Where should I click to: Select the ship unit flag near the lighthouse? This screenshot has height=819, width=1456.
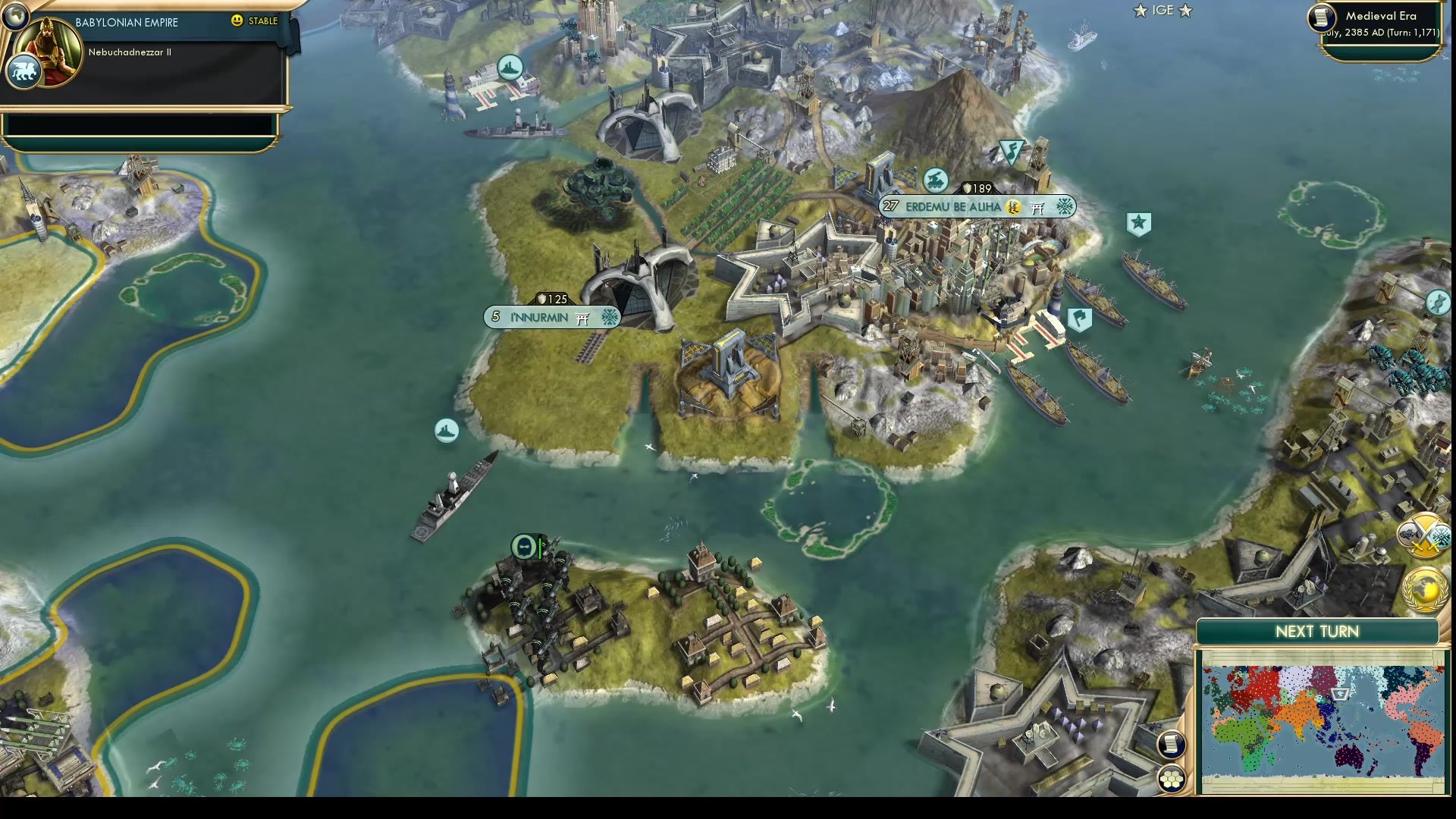tap(509, 67)
